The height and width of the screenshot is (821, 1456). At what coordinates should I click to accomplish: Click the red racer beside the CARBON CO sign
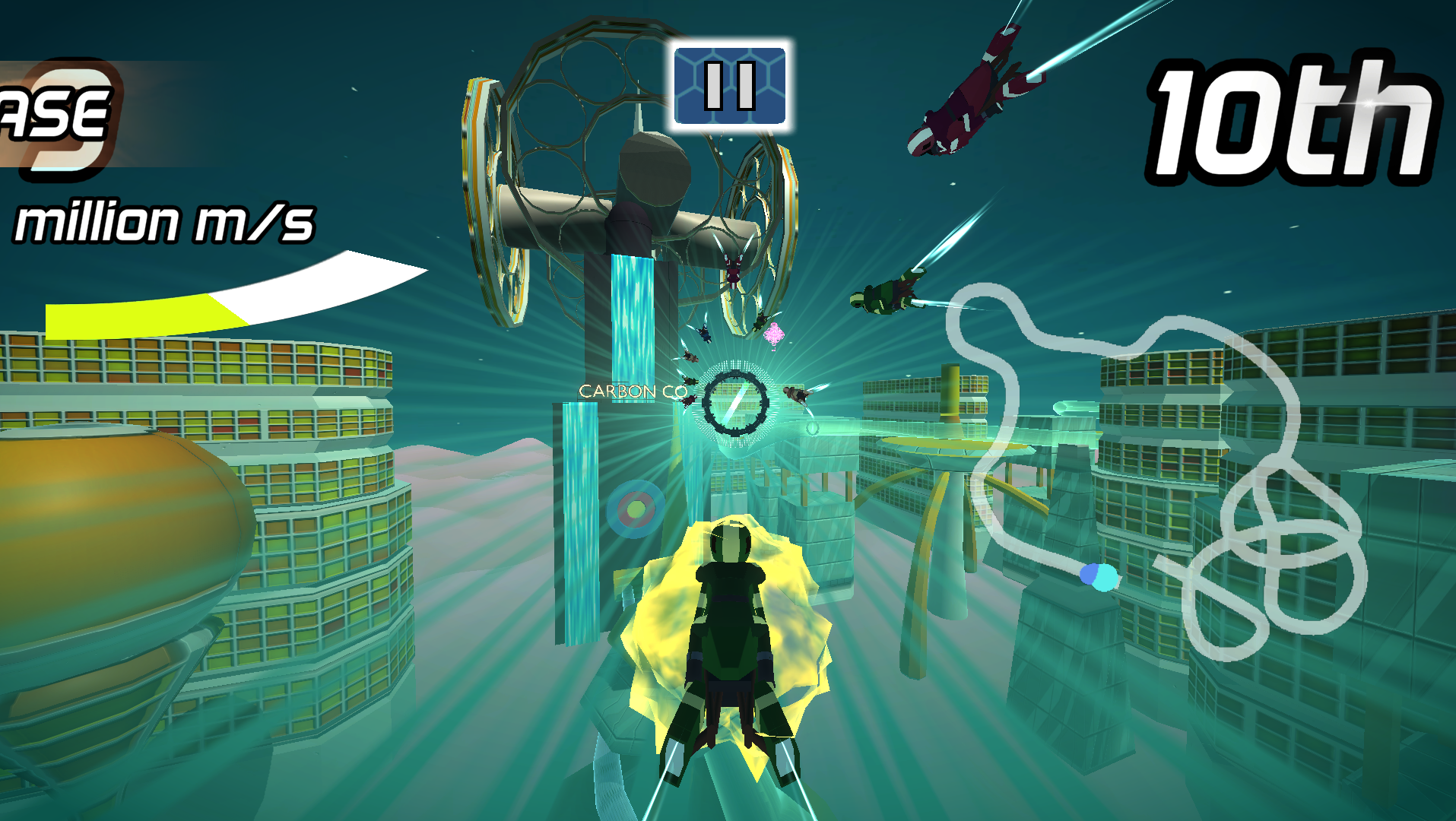pyautogui.click(x=687, y=400)
